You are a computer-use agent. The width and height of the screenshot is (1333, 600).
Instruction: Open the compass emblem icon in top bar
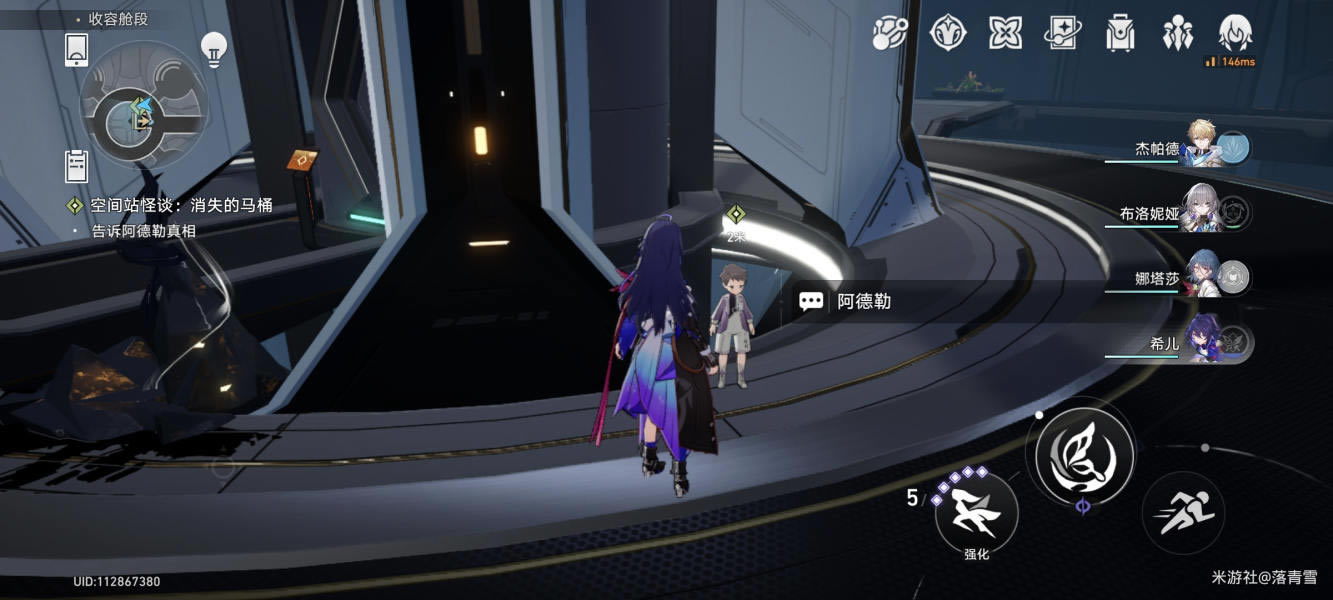tap(947, 33)
